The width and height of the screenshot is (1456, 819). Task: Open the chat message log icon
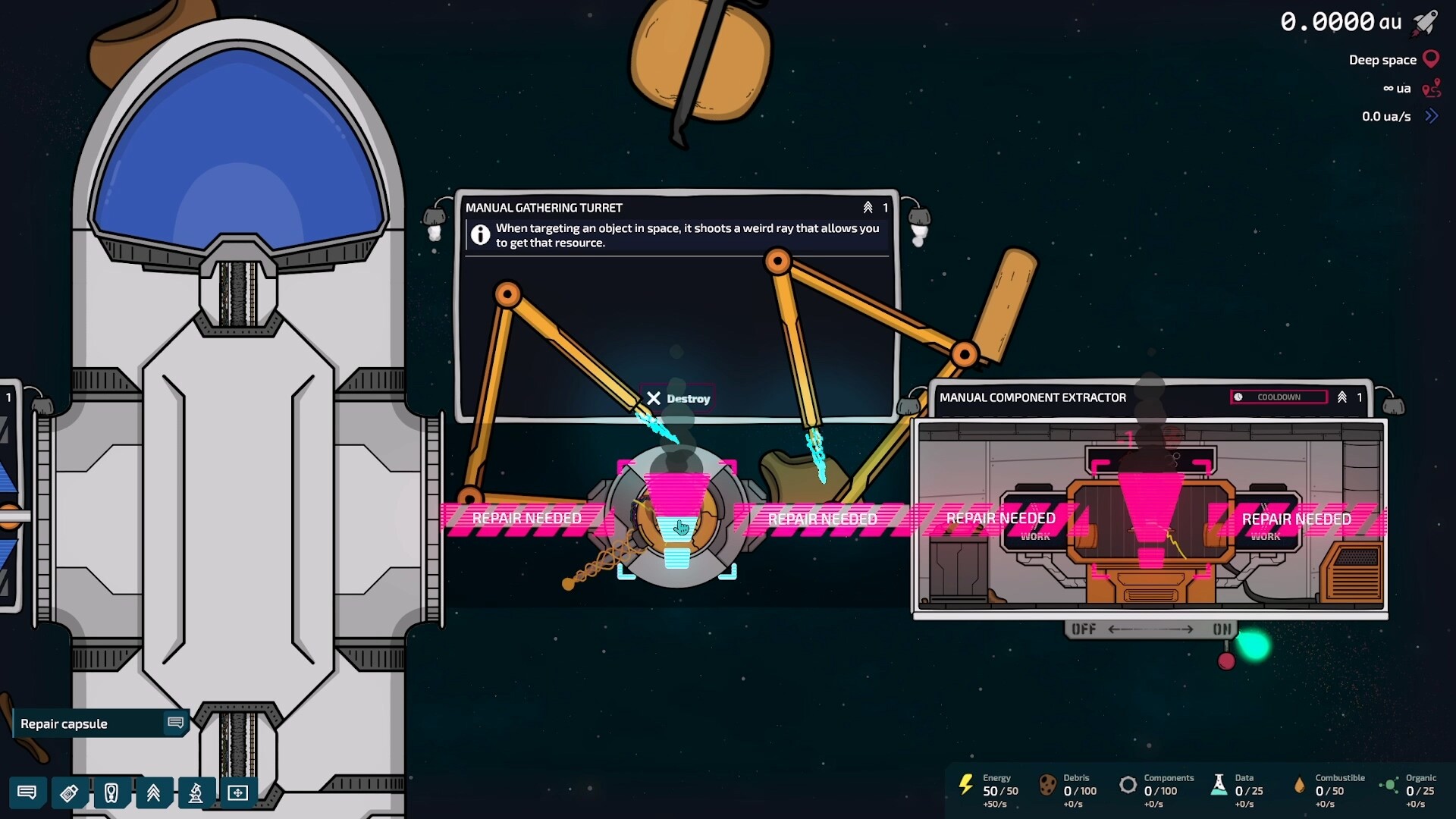tap(28, 793)
